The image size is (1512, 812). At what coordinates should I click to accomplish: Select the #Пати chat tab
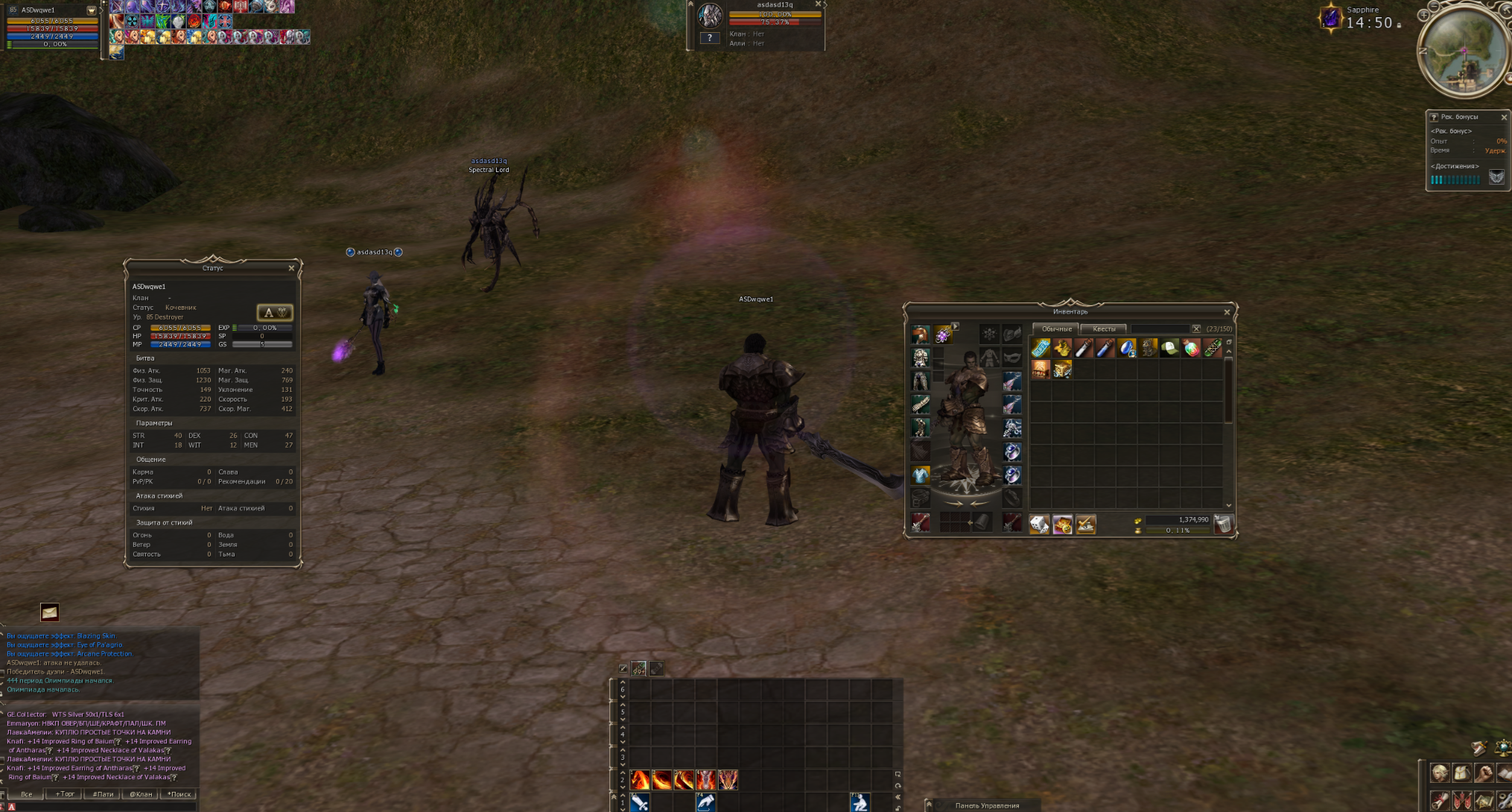[x=103, y=794]
